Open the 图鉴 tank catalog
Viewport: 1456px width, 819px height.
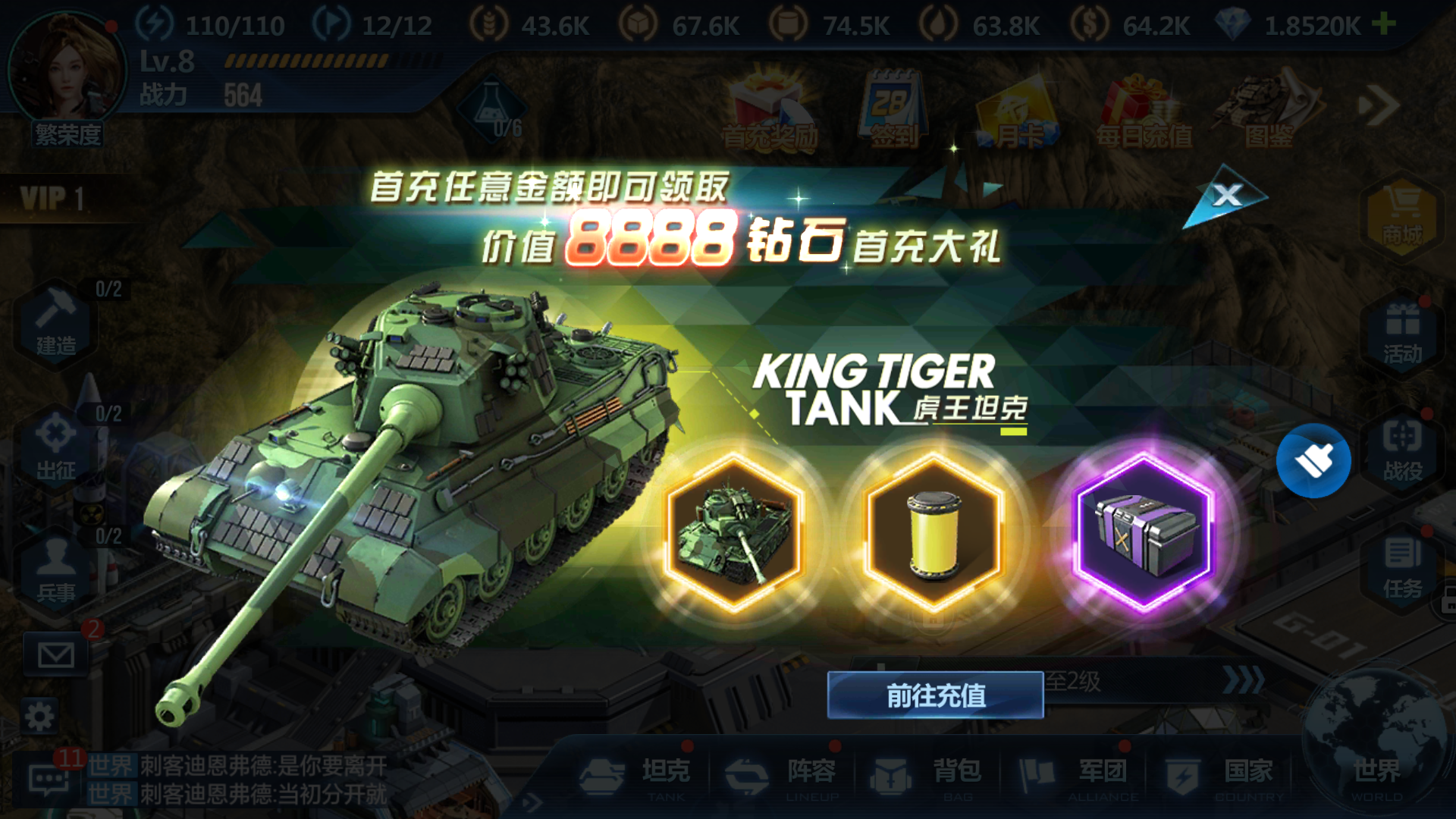click(1265, 106)
